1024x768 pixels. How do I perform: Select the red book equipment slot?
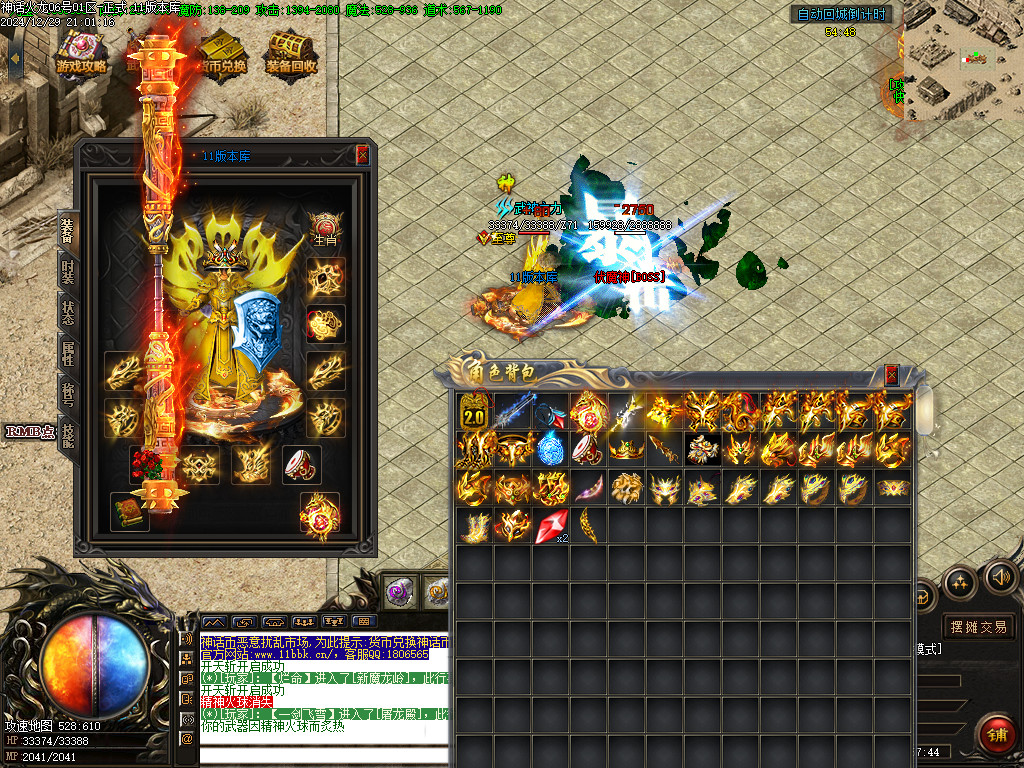pyautogui.click(x=130, y=510)
